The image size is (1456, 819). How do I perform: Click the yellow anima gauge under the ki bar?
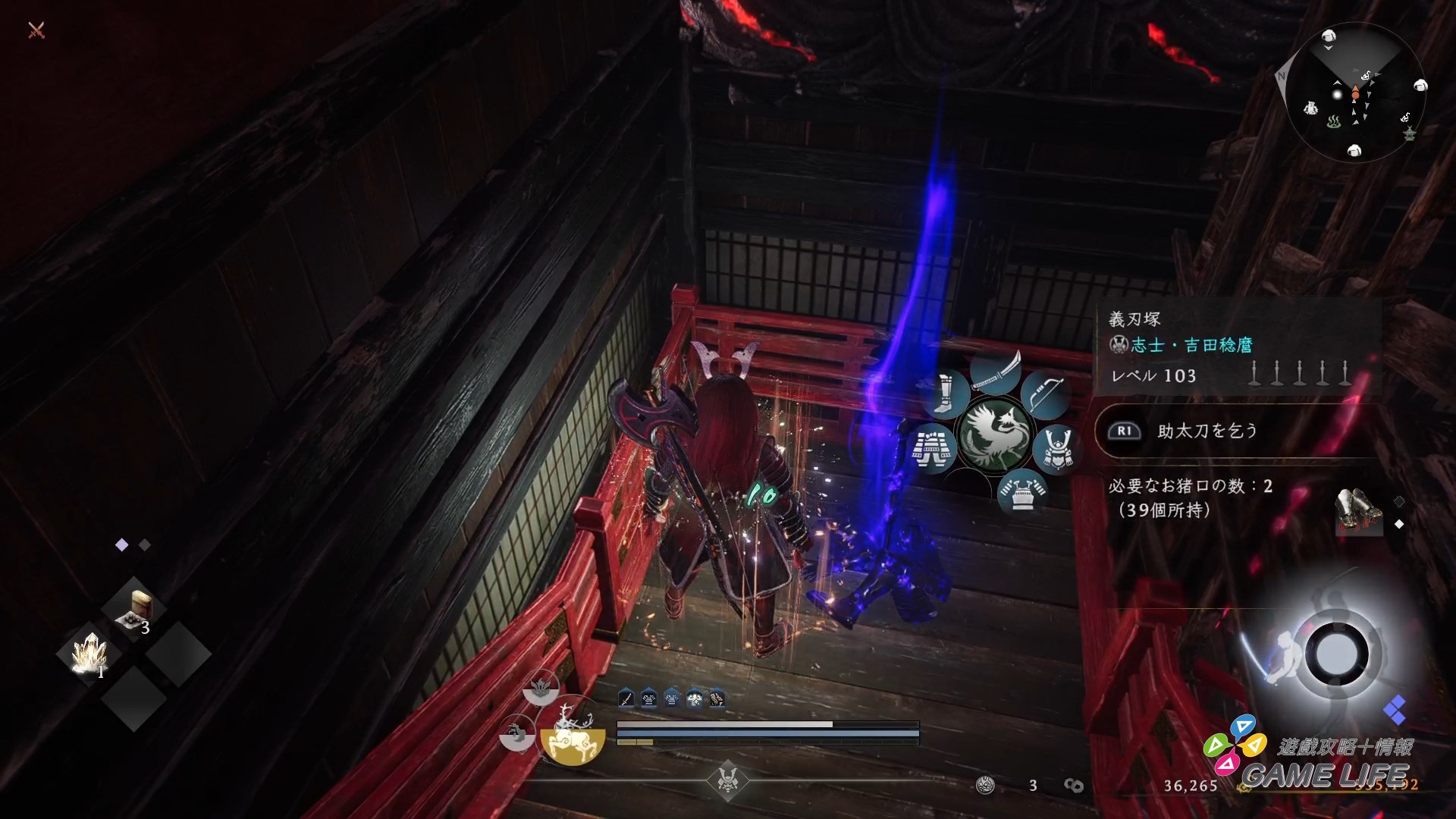pos(635,742)
